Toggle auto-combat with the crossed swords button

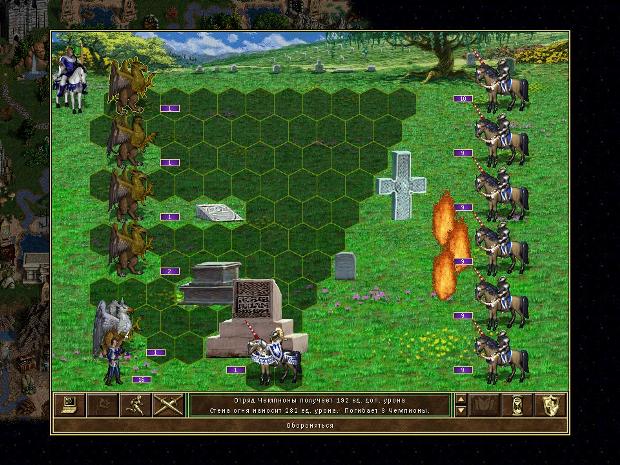[x=165, y=405]
